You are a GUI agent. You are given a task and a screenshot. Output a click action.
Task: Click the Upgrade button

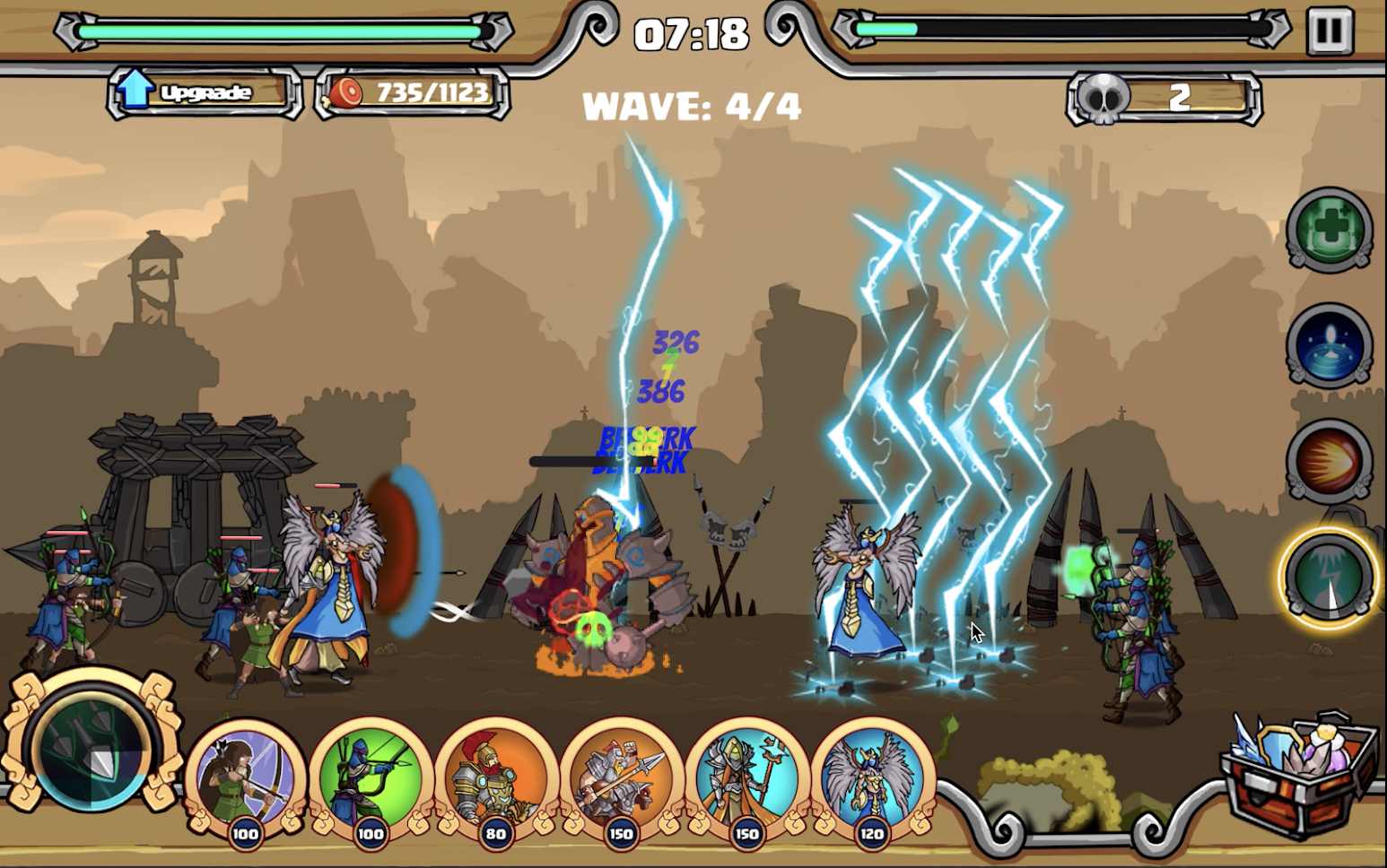pos(205,92)
